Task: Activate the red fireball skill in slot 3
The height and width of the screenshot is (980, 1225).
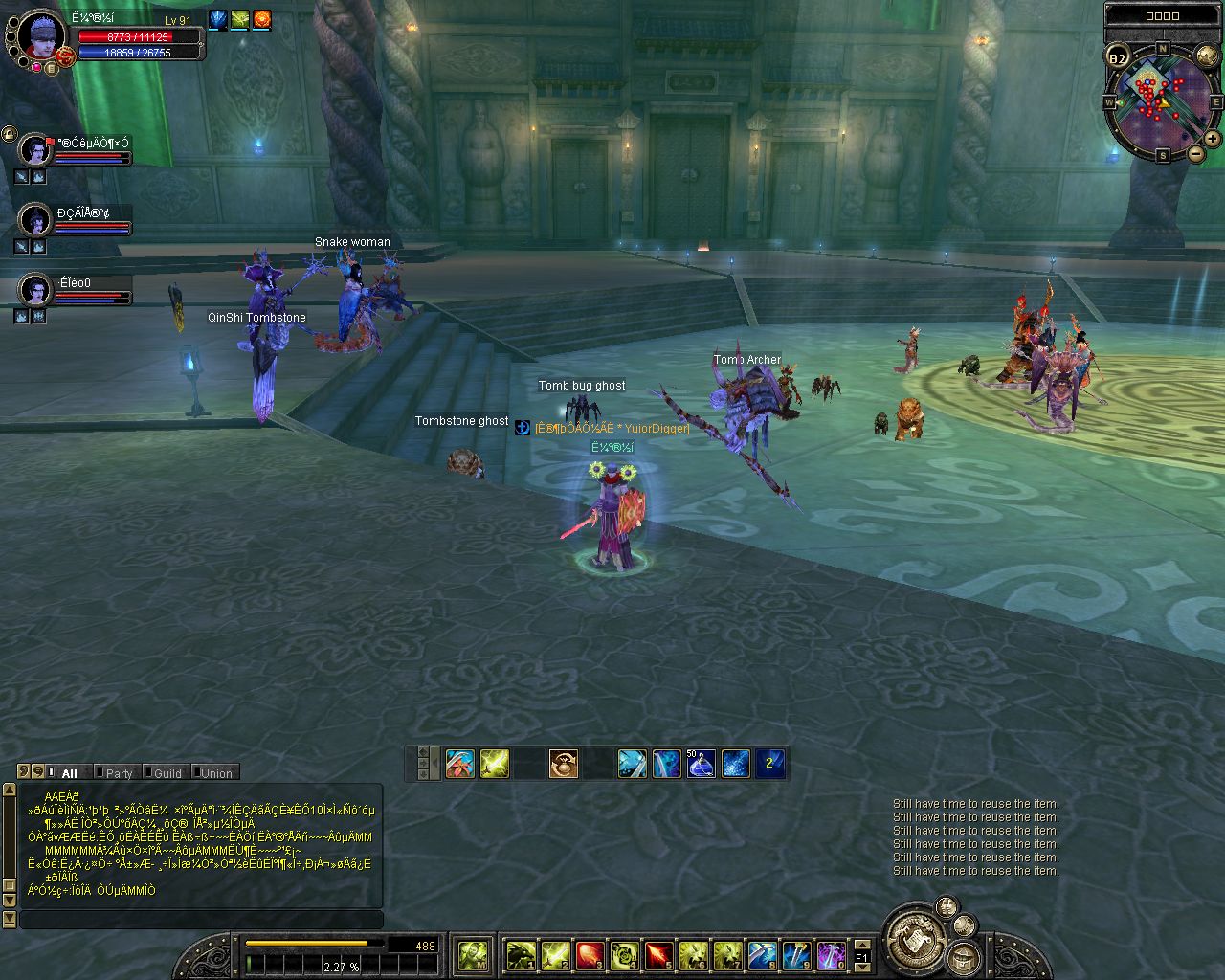Action: point(590,955)
